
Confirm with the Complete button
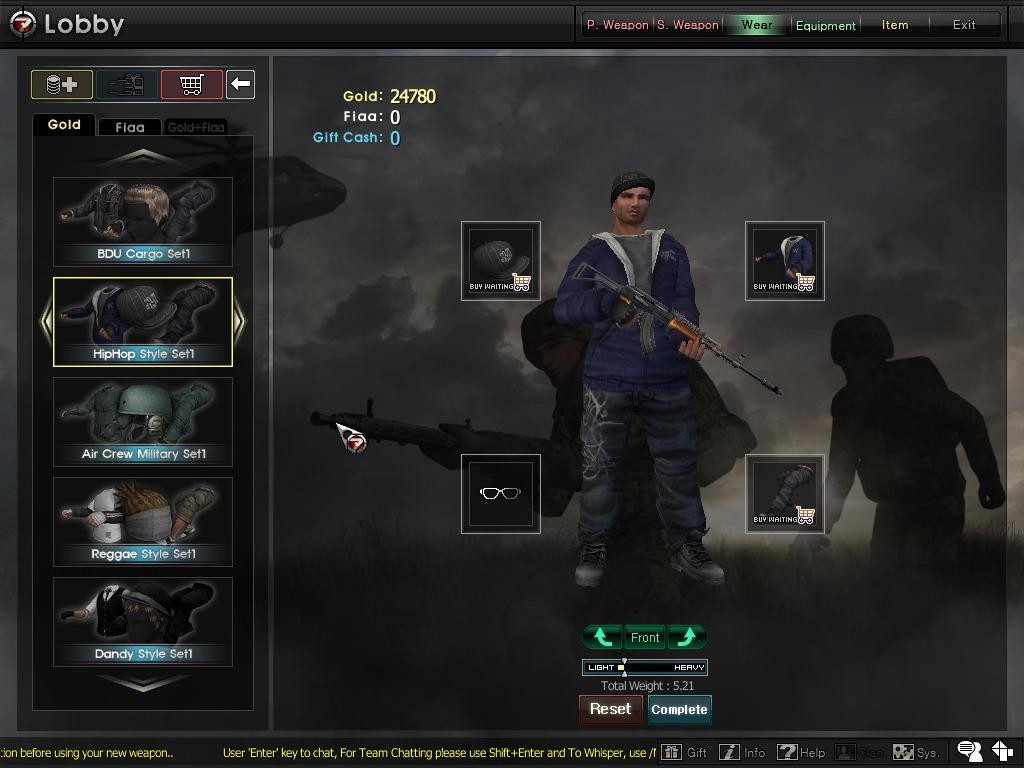[x=680, y=709]
